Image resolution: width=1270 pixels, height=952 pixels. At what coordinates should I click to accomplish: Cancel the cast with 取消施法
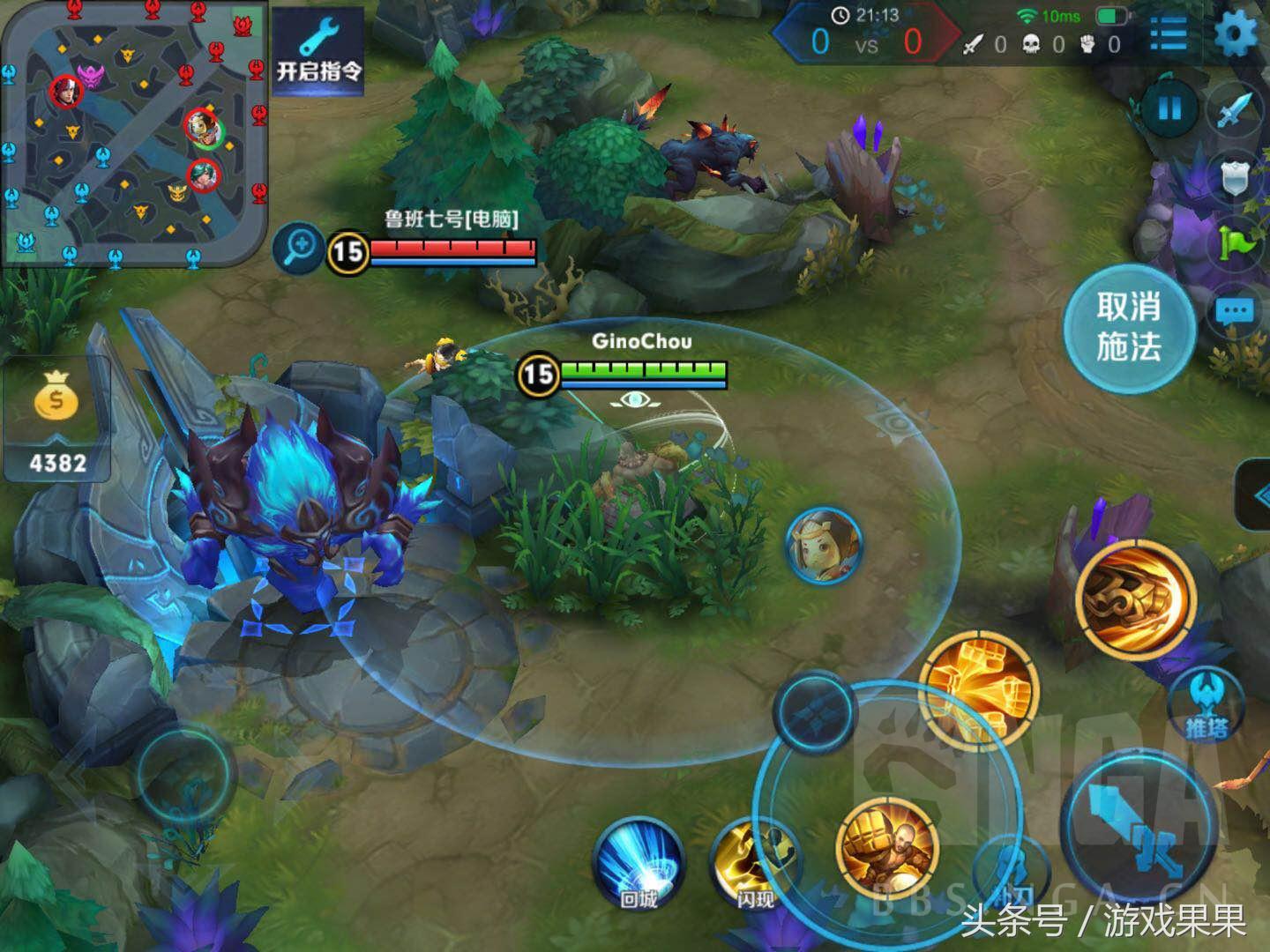pyautogui.click(x=1128, y=327)
